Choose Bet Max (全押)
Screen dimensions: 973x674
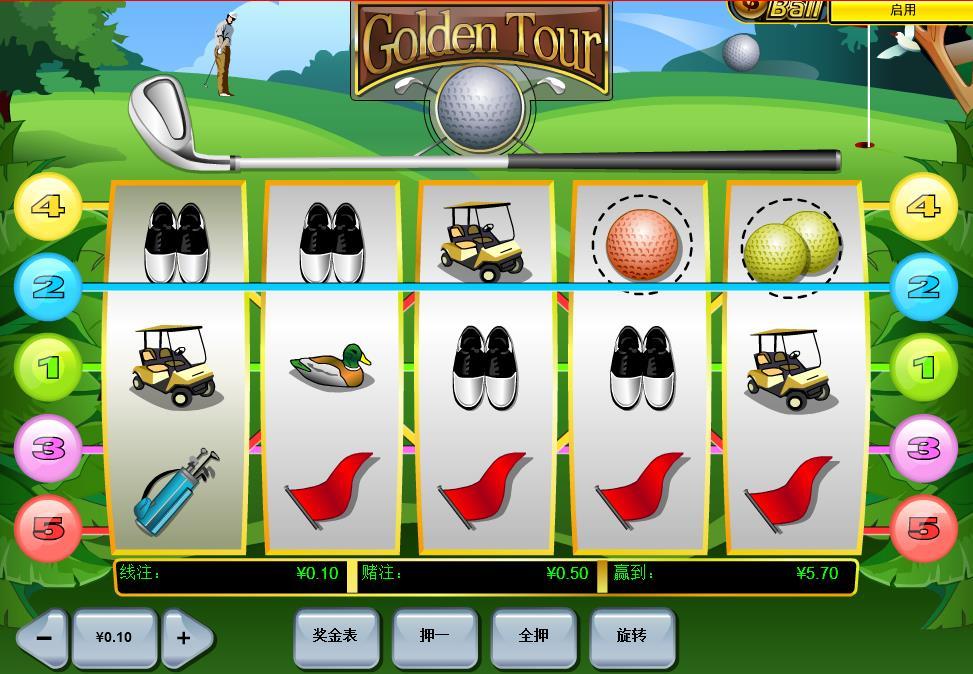(533, 636)
